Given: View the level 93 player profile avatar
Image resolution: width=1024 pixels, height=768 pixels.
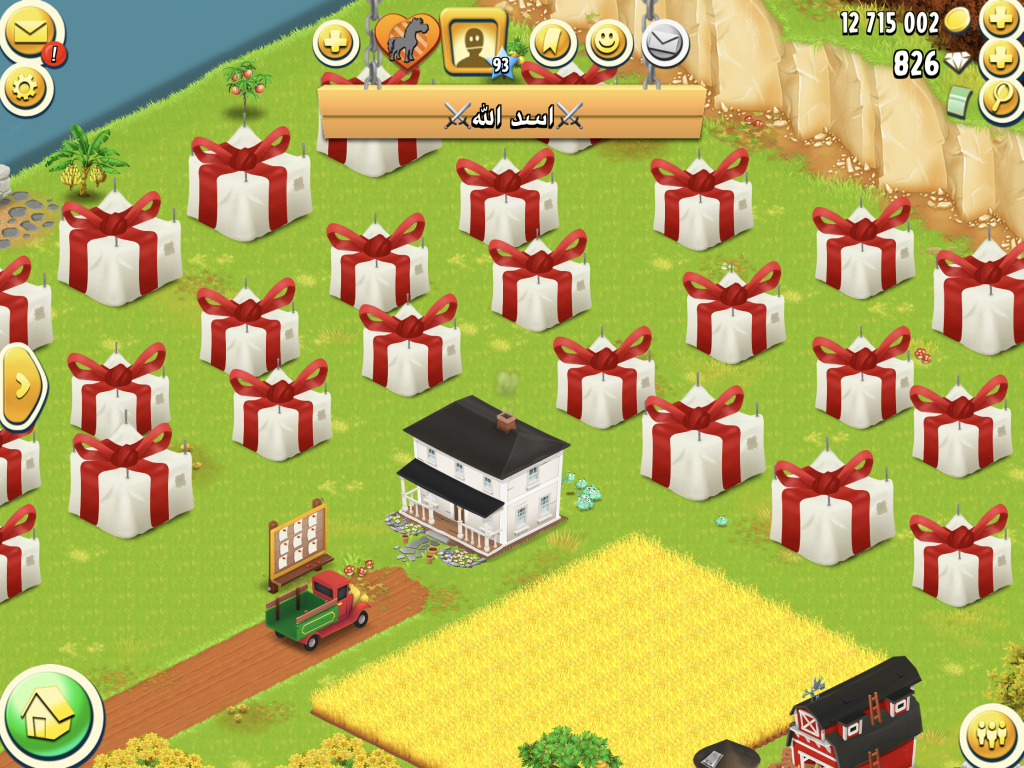Looking at the screenshot, I should [472, 41].
